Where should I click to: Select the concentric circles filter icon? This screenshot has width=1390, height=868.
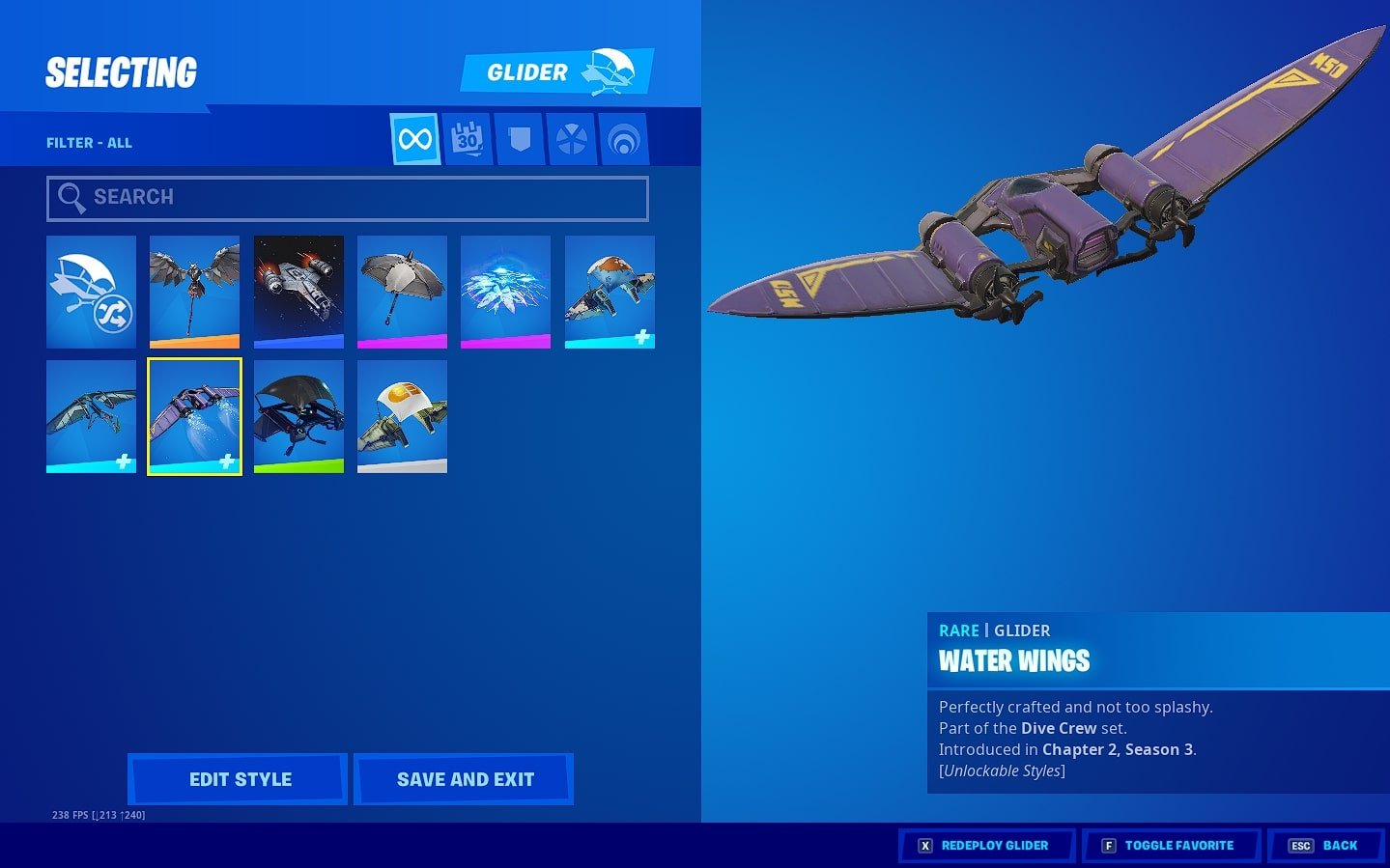pyautogui.click(x=623, y=138)
